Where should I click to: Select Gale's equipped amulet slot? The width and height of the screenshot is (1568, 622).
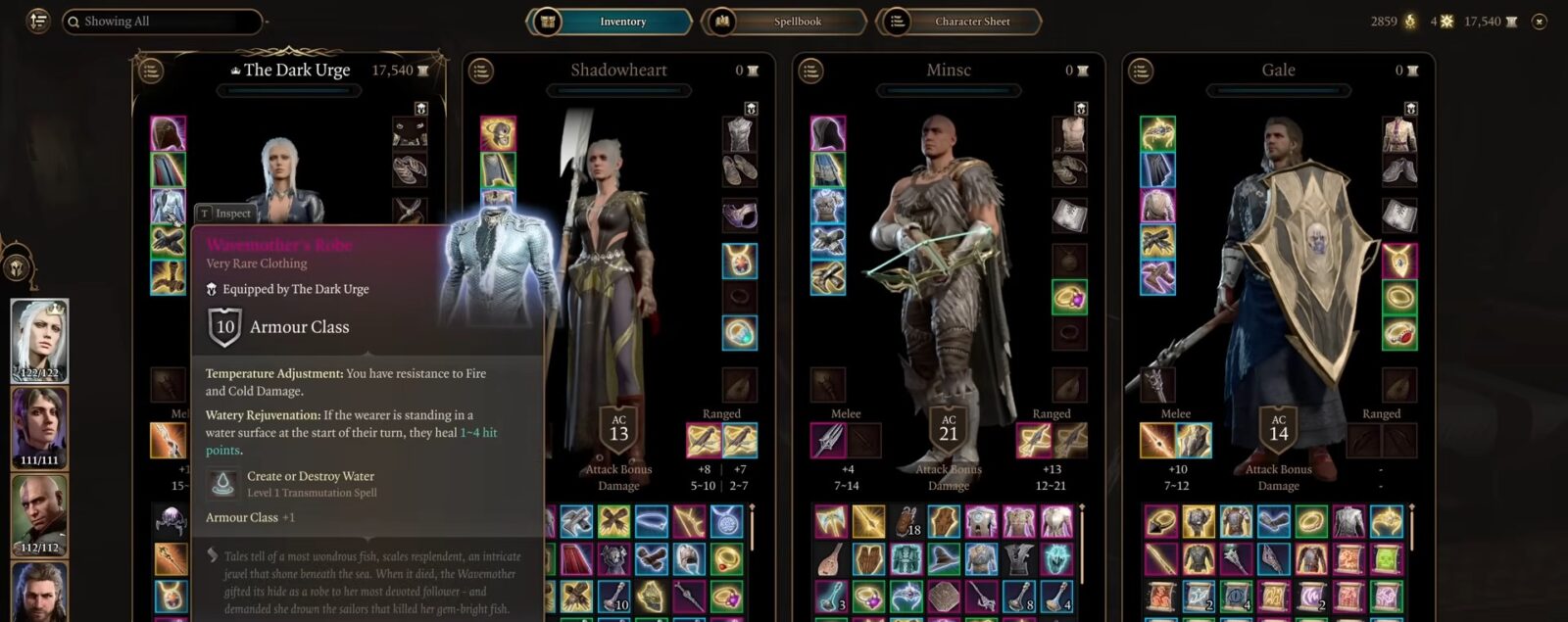pos(1399,261)
